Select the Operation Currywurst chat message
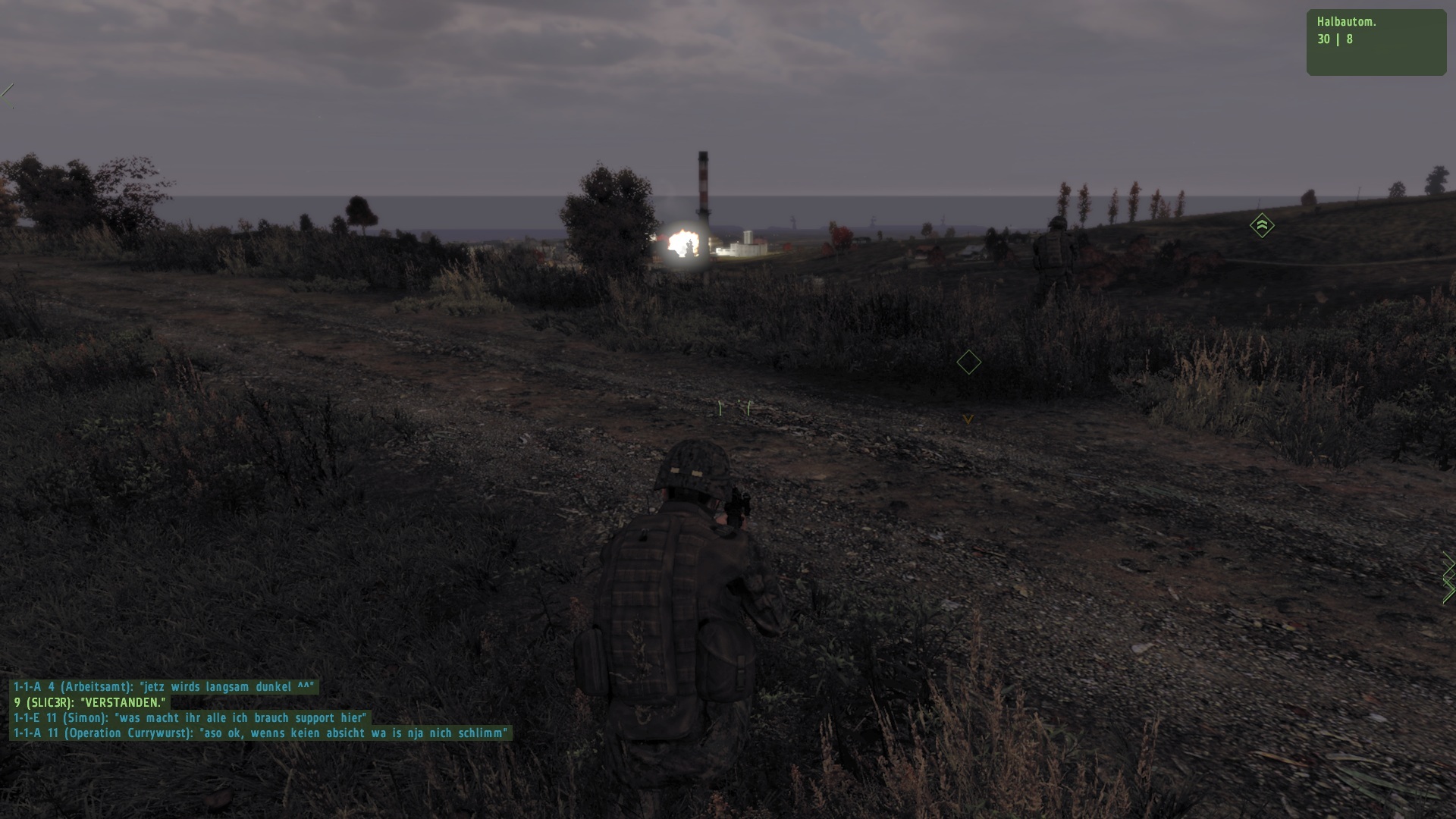Viewport: 1456px width, 819px height. click(x=260, y=733)
